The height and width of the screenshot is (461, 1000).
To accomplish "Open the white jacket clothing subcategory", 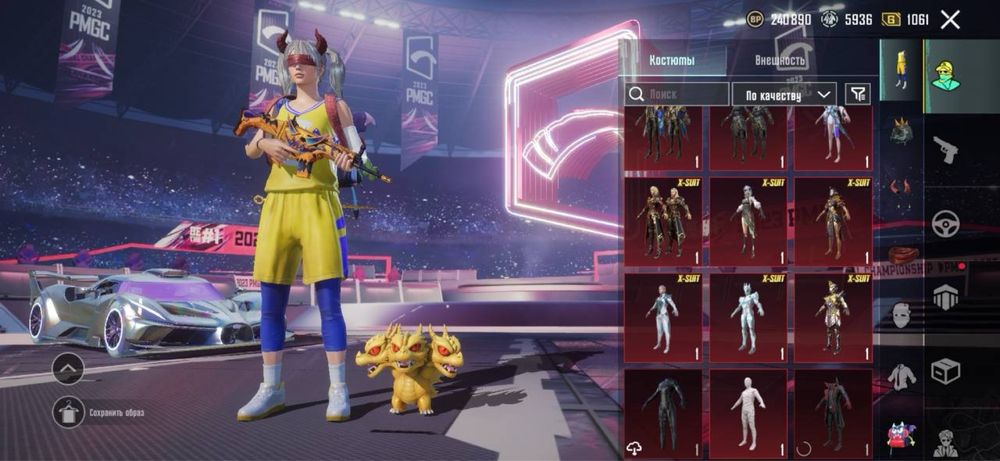I will click(902, 376).
